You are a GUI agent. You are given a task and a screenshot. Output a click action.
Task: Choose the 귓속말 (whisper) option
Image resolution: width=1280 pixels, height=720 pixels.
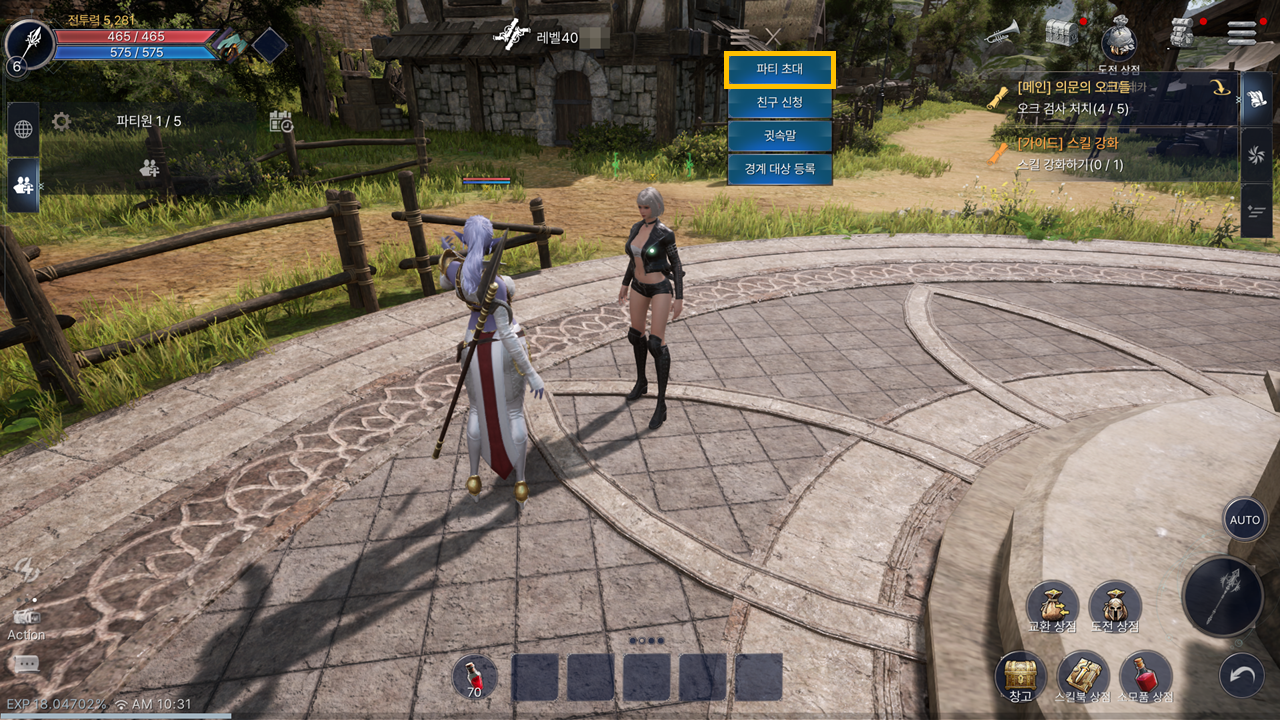pos(780,136)
